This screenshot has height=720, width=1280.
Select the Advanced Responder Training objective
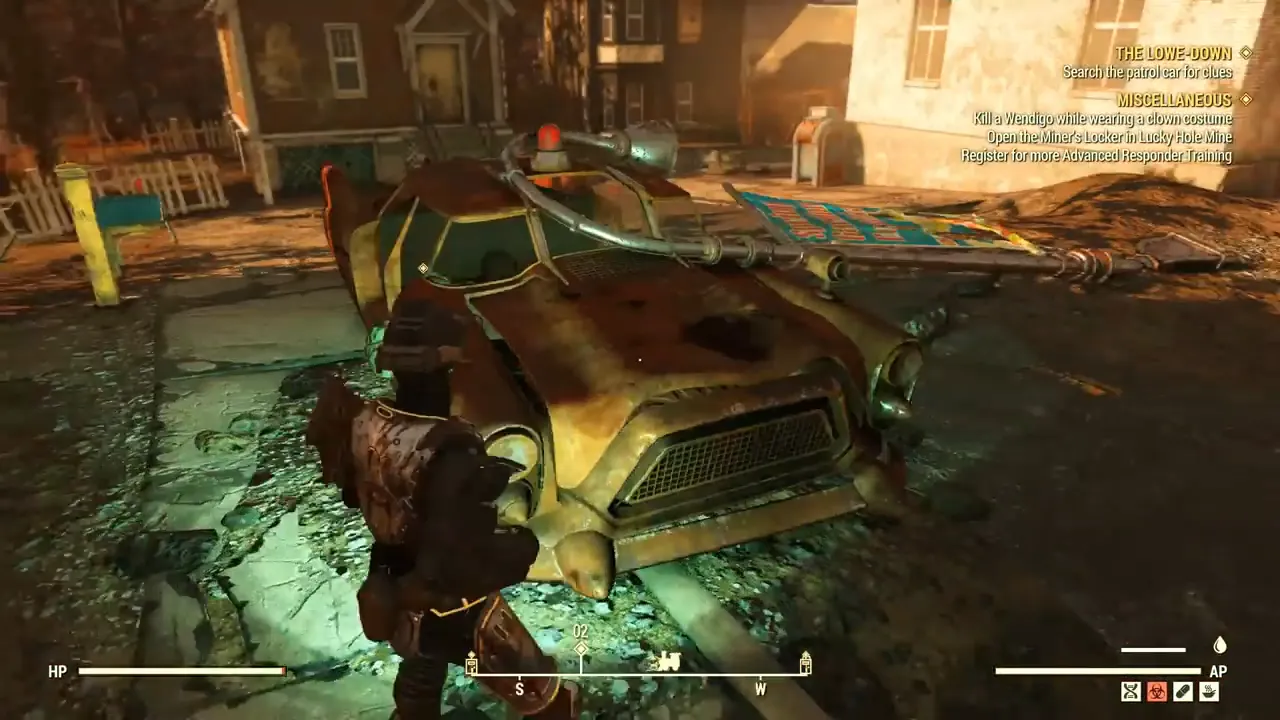coord(1096,156)
